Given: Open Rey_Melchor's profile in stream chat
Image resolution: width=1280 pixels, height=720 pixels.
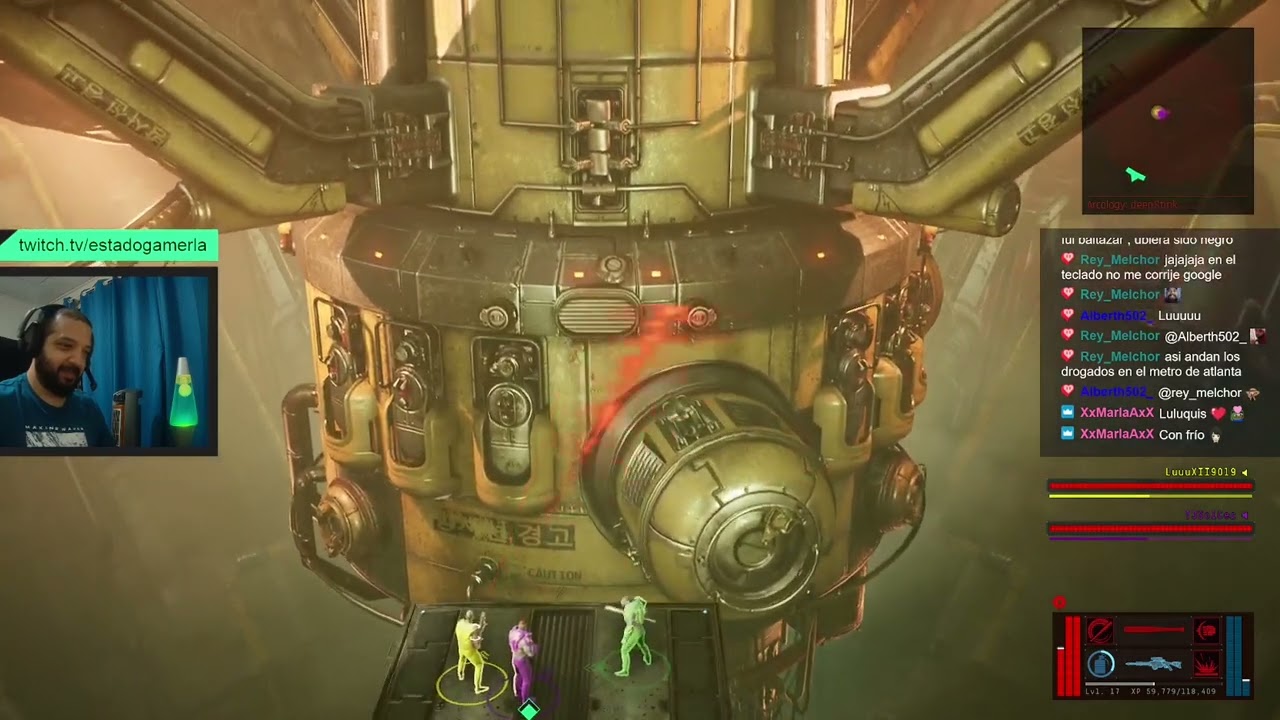Looking at the screenshot, I should coord(1120,260).
